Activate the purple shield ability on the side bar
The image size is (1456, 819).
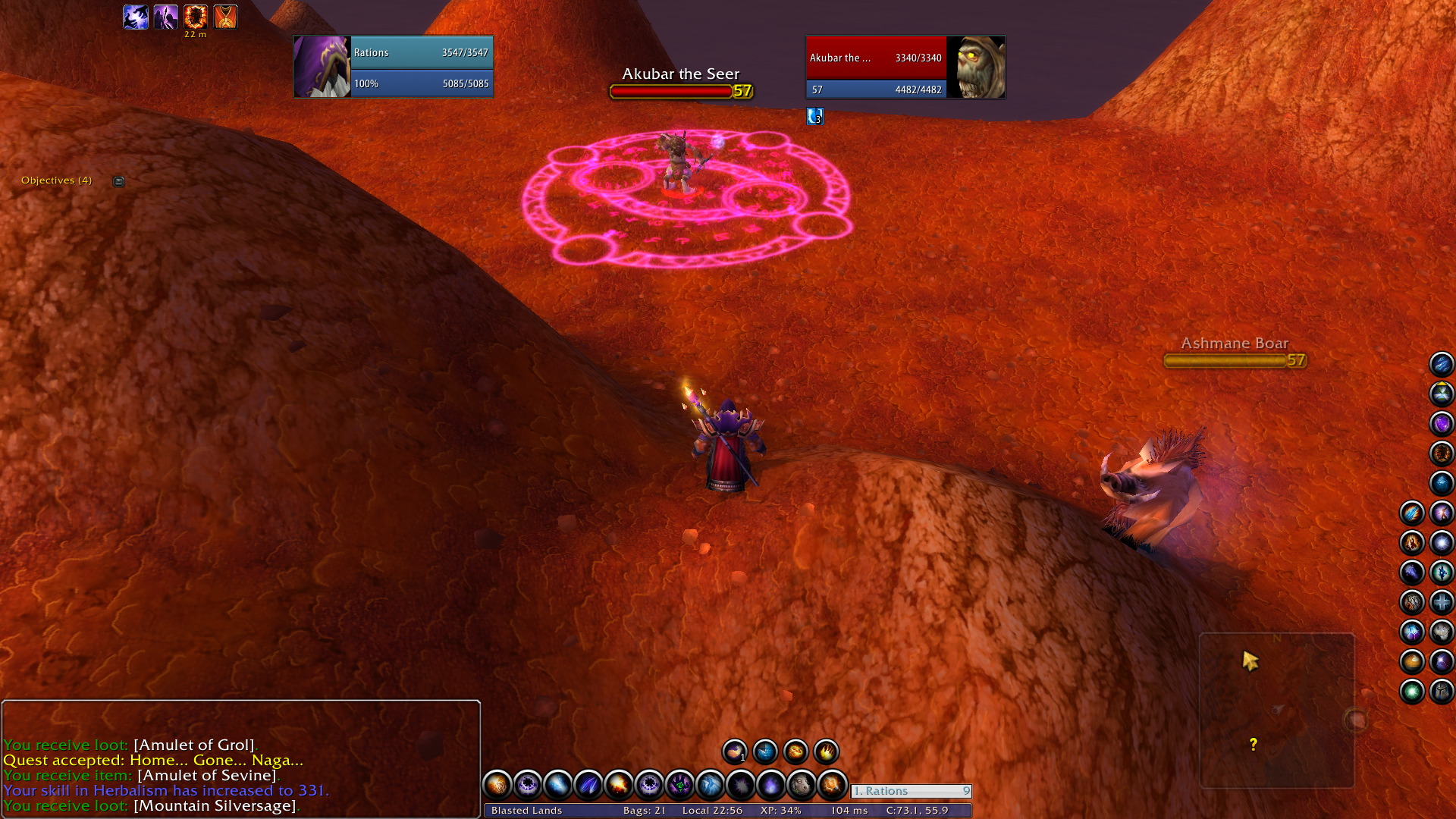1441,423
